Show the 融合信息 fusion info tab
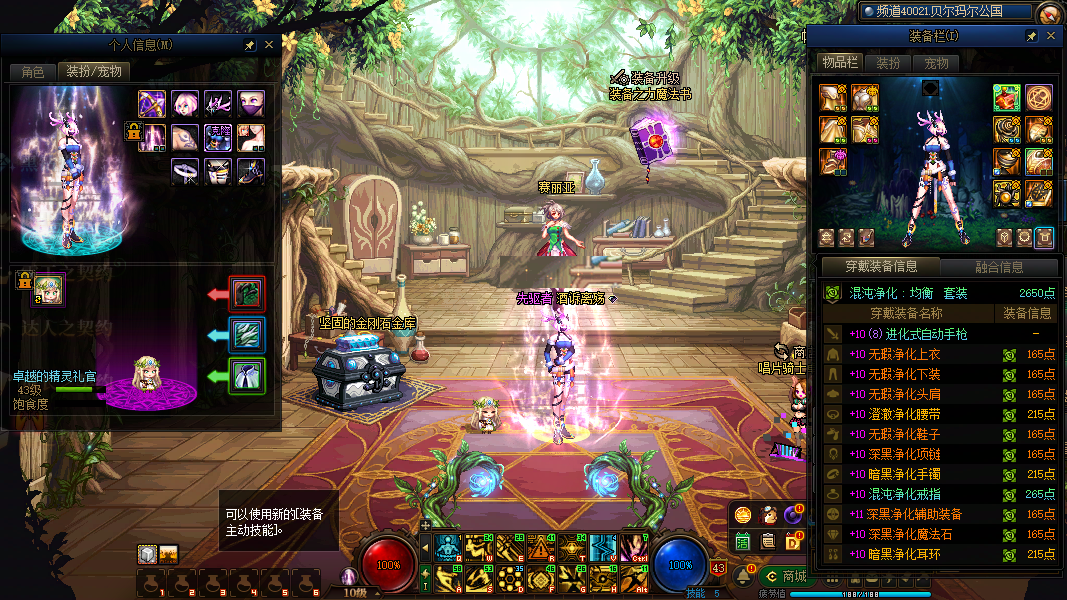Image resolution: width=1067 pixels, height=600 pixels. point(998,267)
